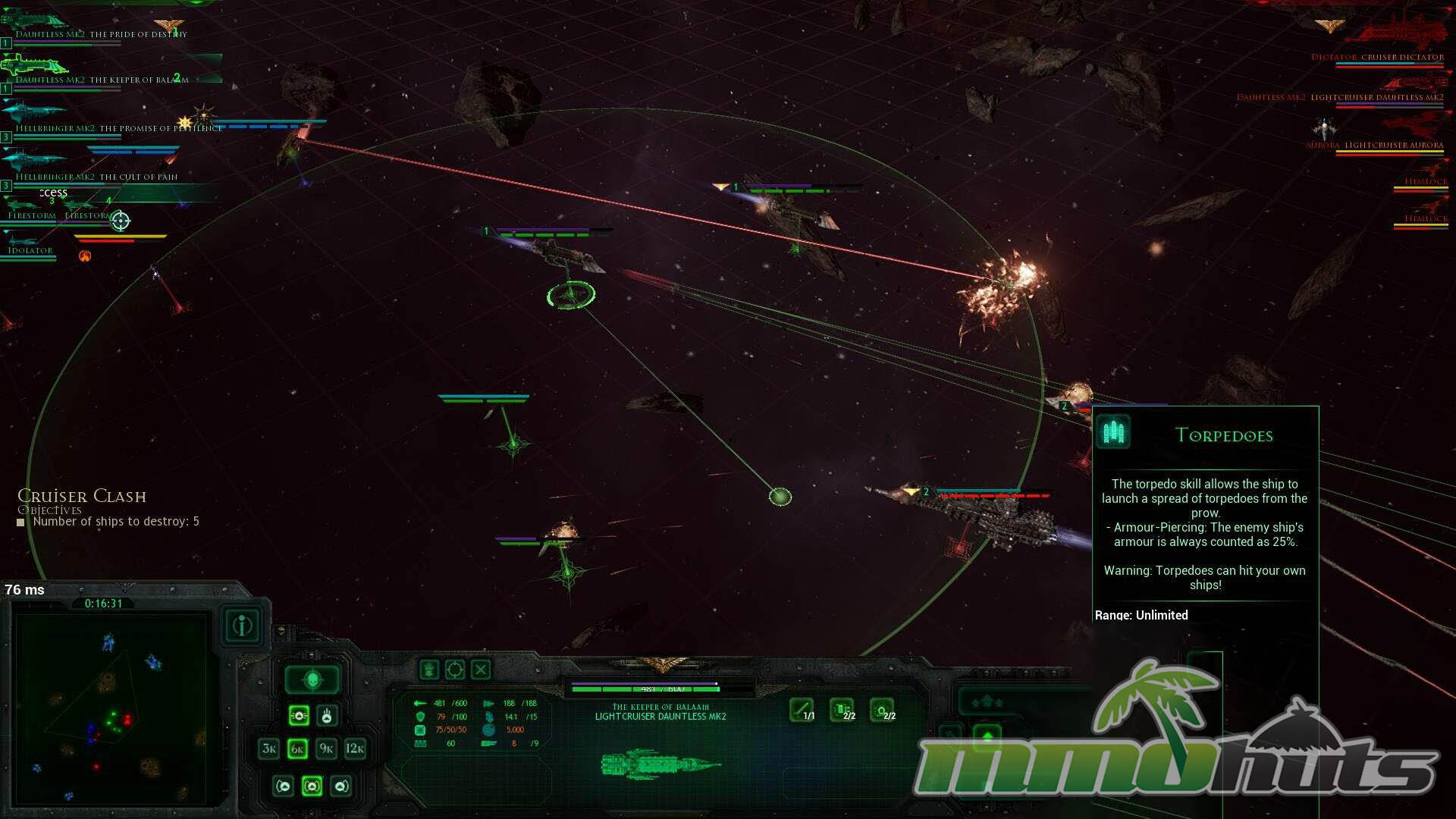
Task: Launch torpedoes with the Torpedoes skill icon
Action: pyautogui.click(x=842, y=710)
